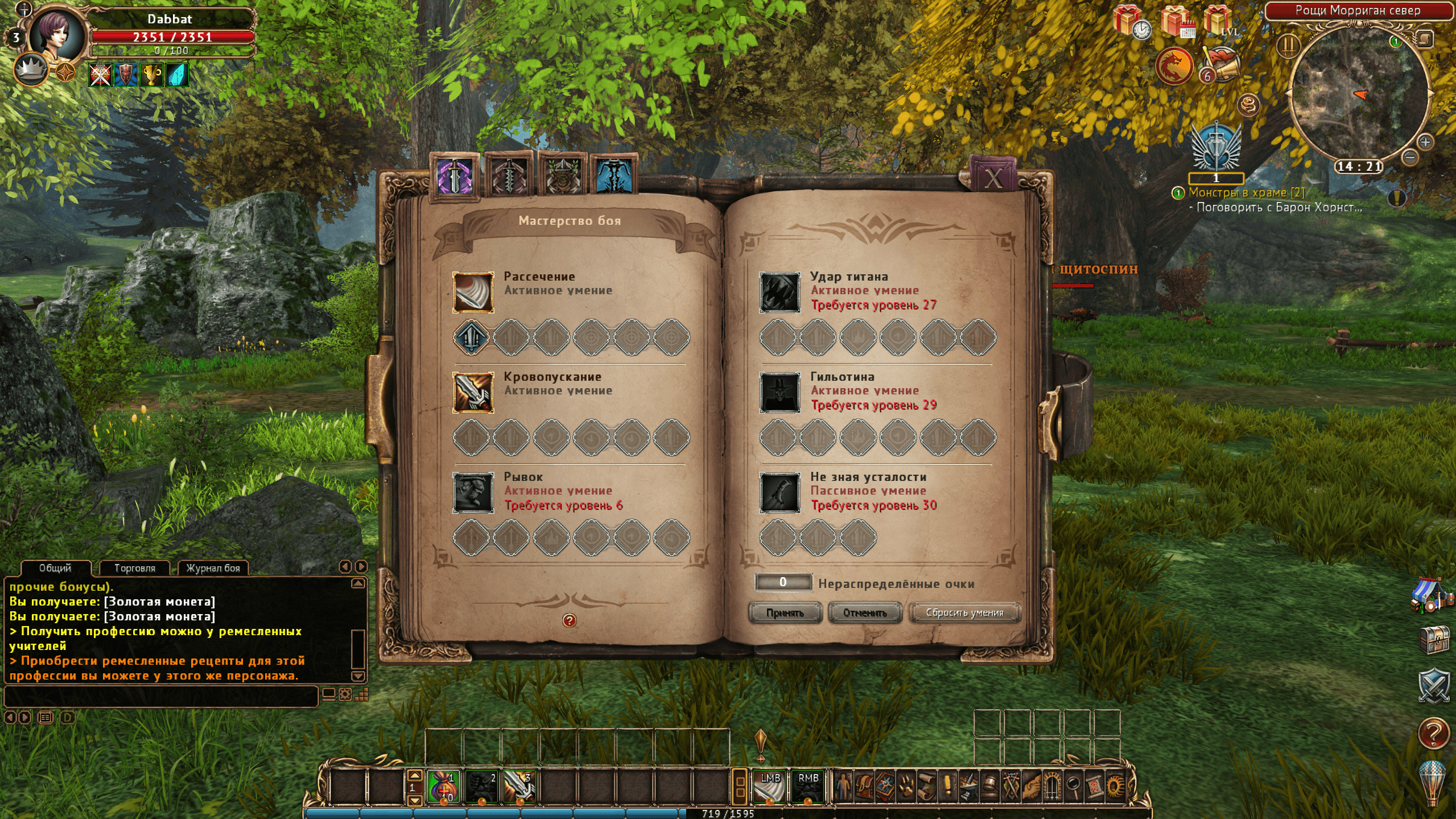Zoom out the minimap with minus
This screenshot has width=1456, height=819.
click(1409, 157)
